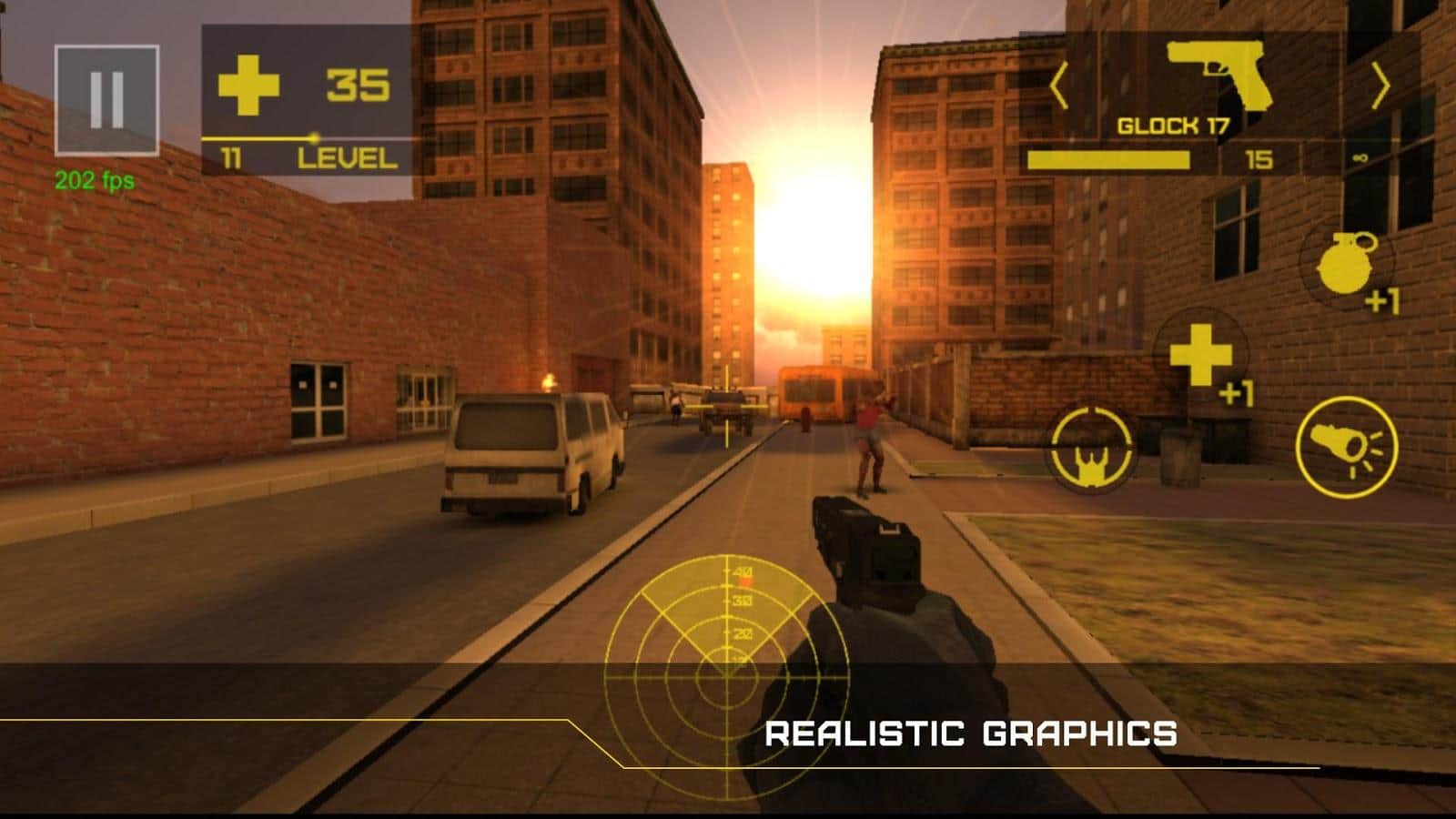Image resolution: width=1456 pixels, height=819 pixels.
Task: Switch to the next weapon arrow
Action: 1380,87
